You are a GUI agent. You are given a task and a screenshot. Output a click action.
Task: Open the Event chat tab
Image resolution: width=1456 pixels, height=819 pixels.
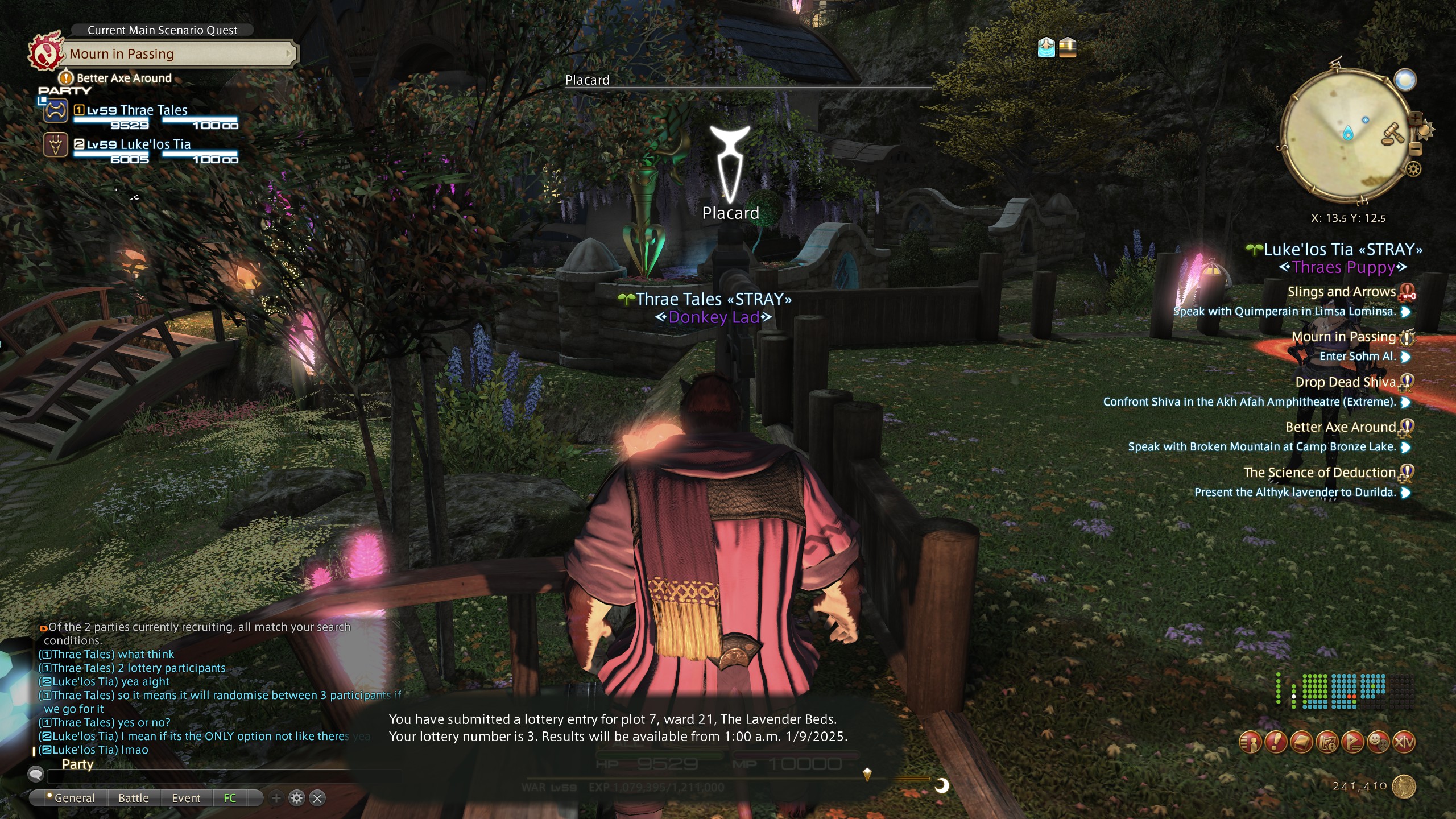tap(186, 798)
